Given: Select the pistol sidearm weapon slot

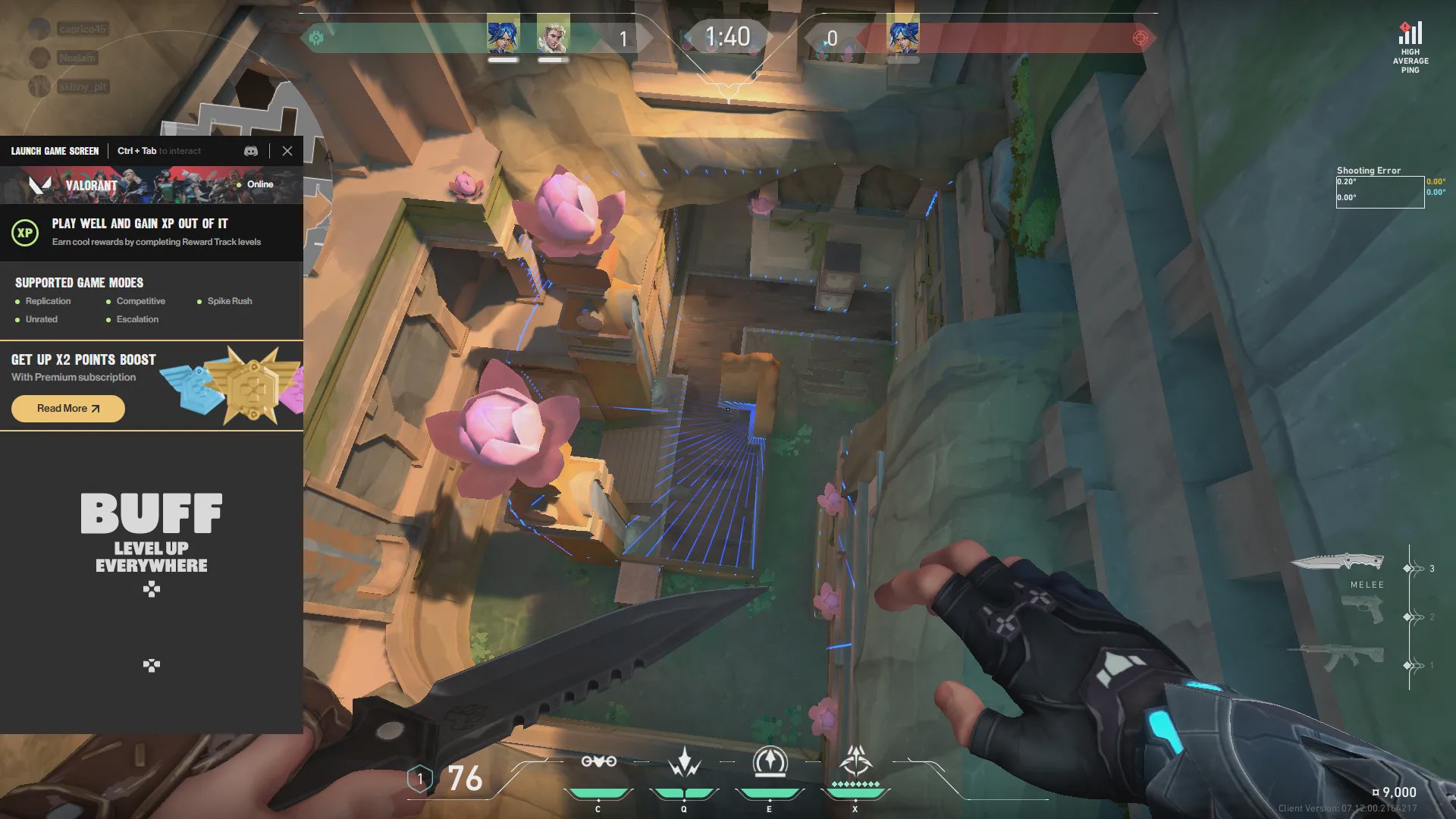Looking at the screenshot, I should [1363, 610].
